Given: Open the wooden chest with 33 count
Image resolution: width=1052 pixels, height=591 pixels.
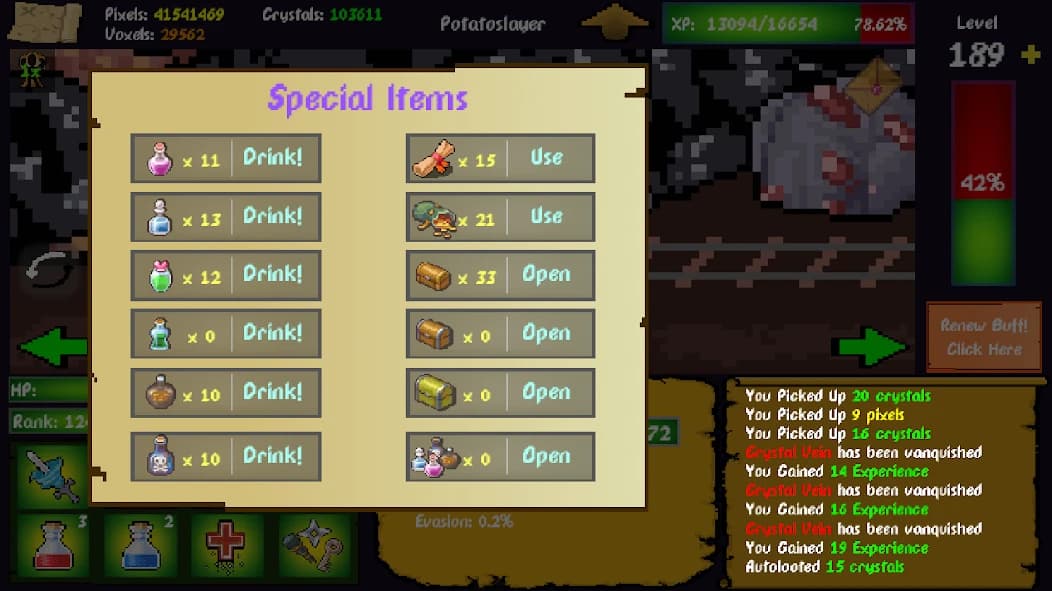Looking at the screenshot, I should (x=547, y=275).
